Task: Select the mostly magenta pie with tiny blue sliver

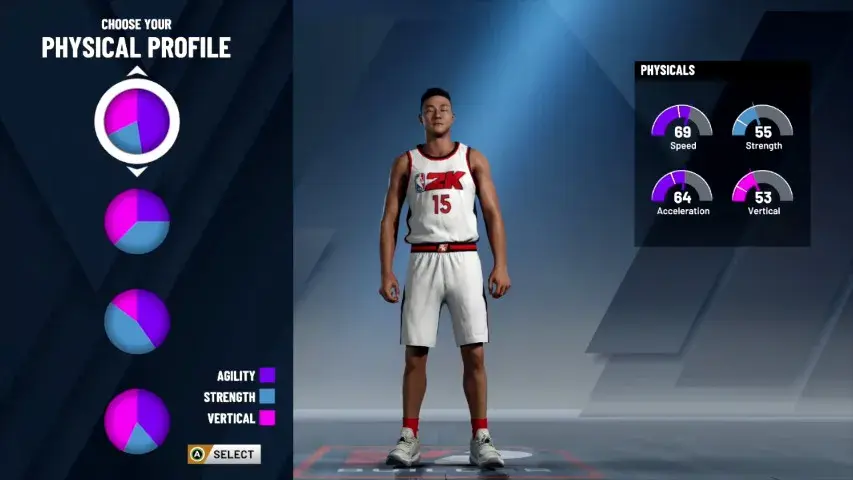Action: pyautogui.click(x=137, y=421)
